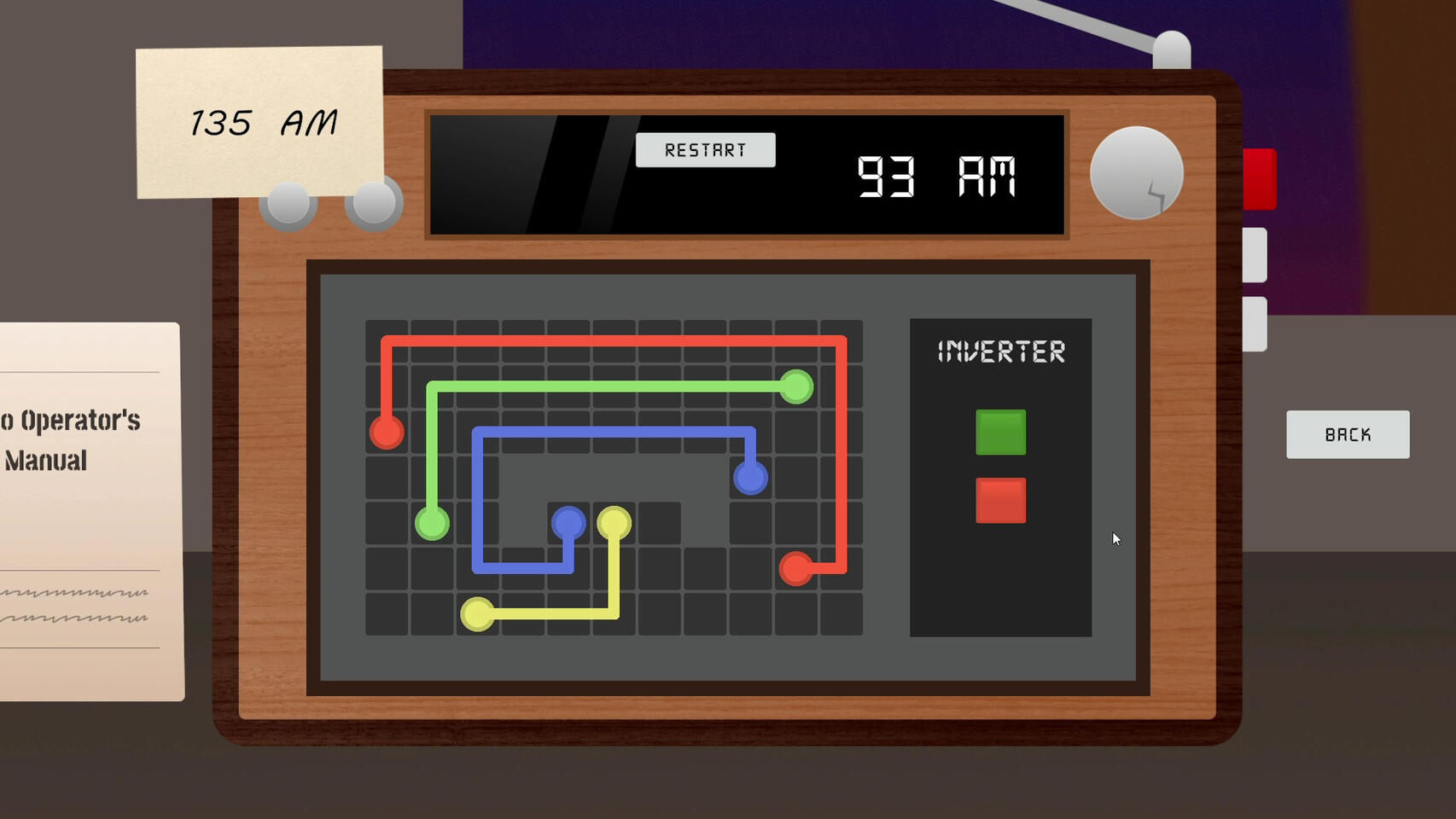Screen dimensions: 1456x819
Task: Read the 135 AM paper note
Action: click(x=259, y=122)
